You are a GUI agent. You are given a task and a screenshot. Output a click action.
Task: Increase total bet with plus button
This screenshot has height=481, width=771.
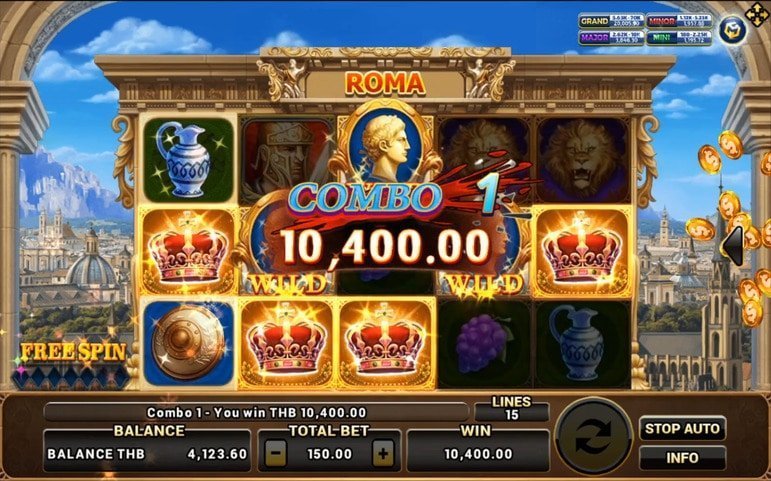click(x=383, y=453)
